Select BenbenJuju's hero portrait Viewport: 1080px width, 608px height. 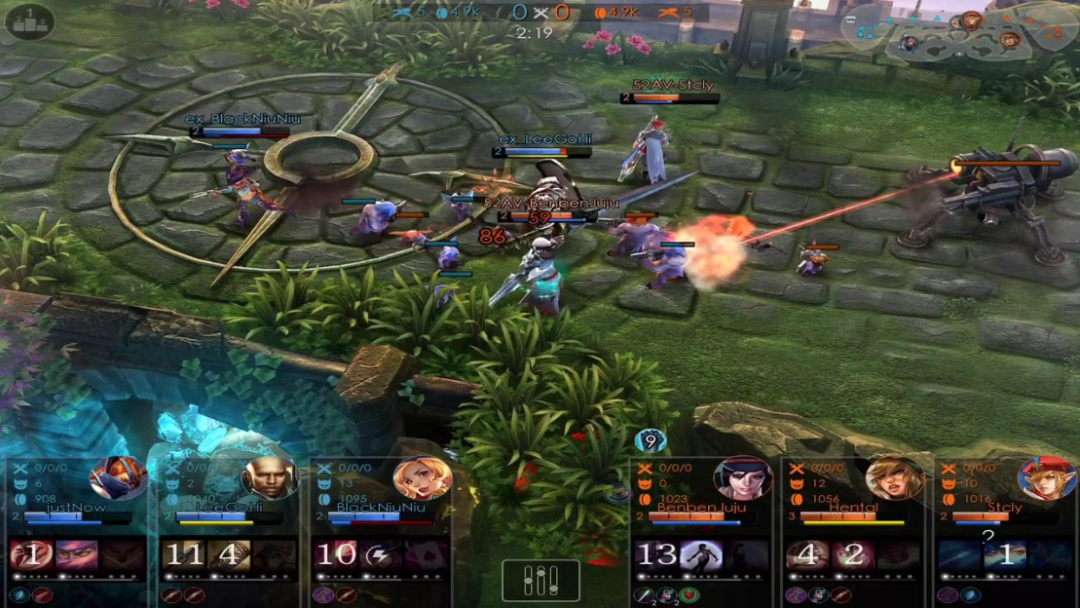tap(742, 478)
